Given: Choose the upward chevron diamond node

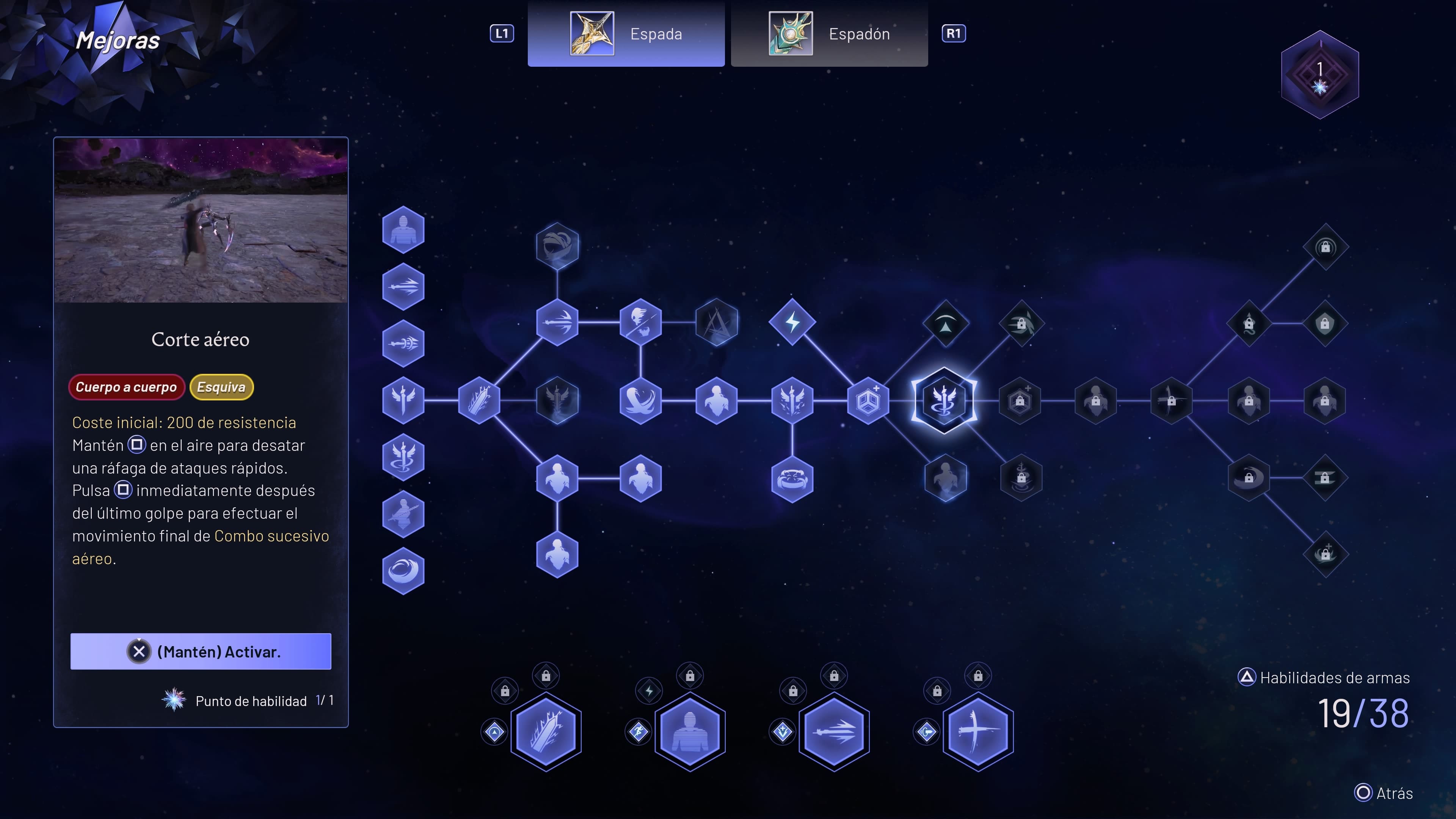Looking at the screenshot, I should click(x=945, y=324).
